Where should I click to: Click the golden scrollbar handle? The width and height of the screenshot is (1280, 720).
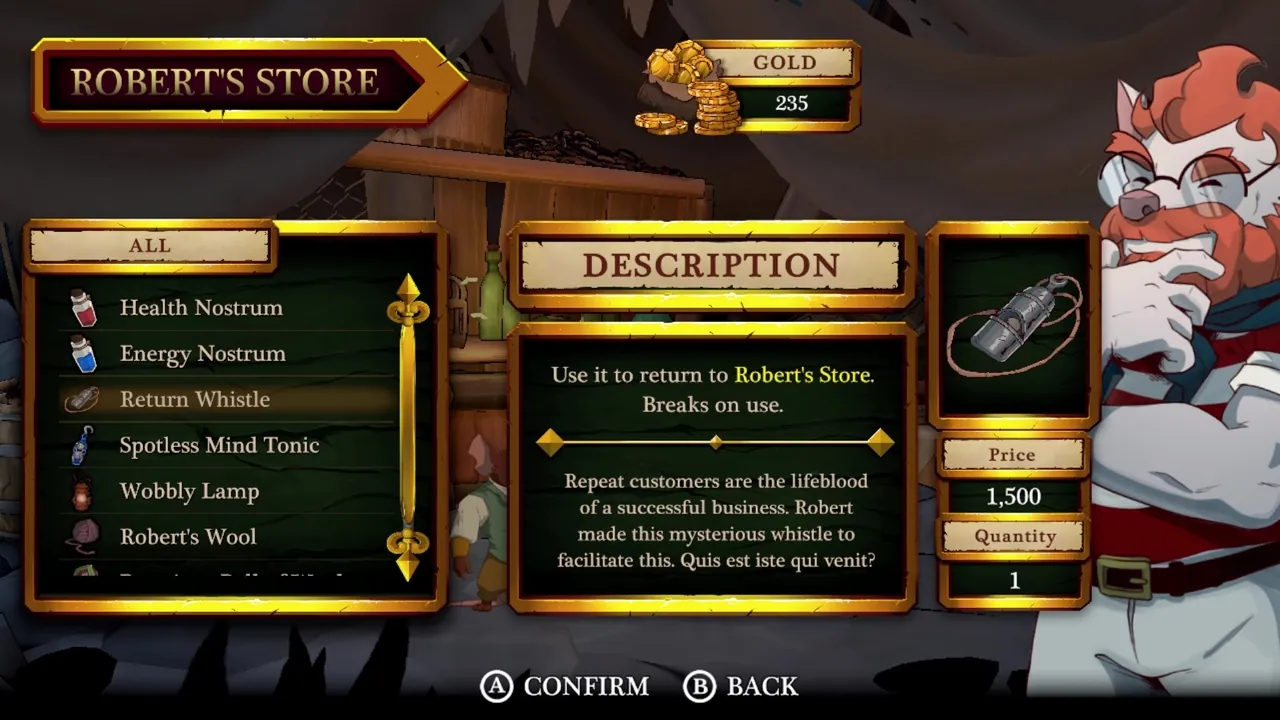point(409,420)
